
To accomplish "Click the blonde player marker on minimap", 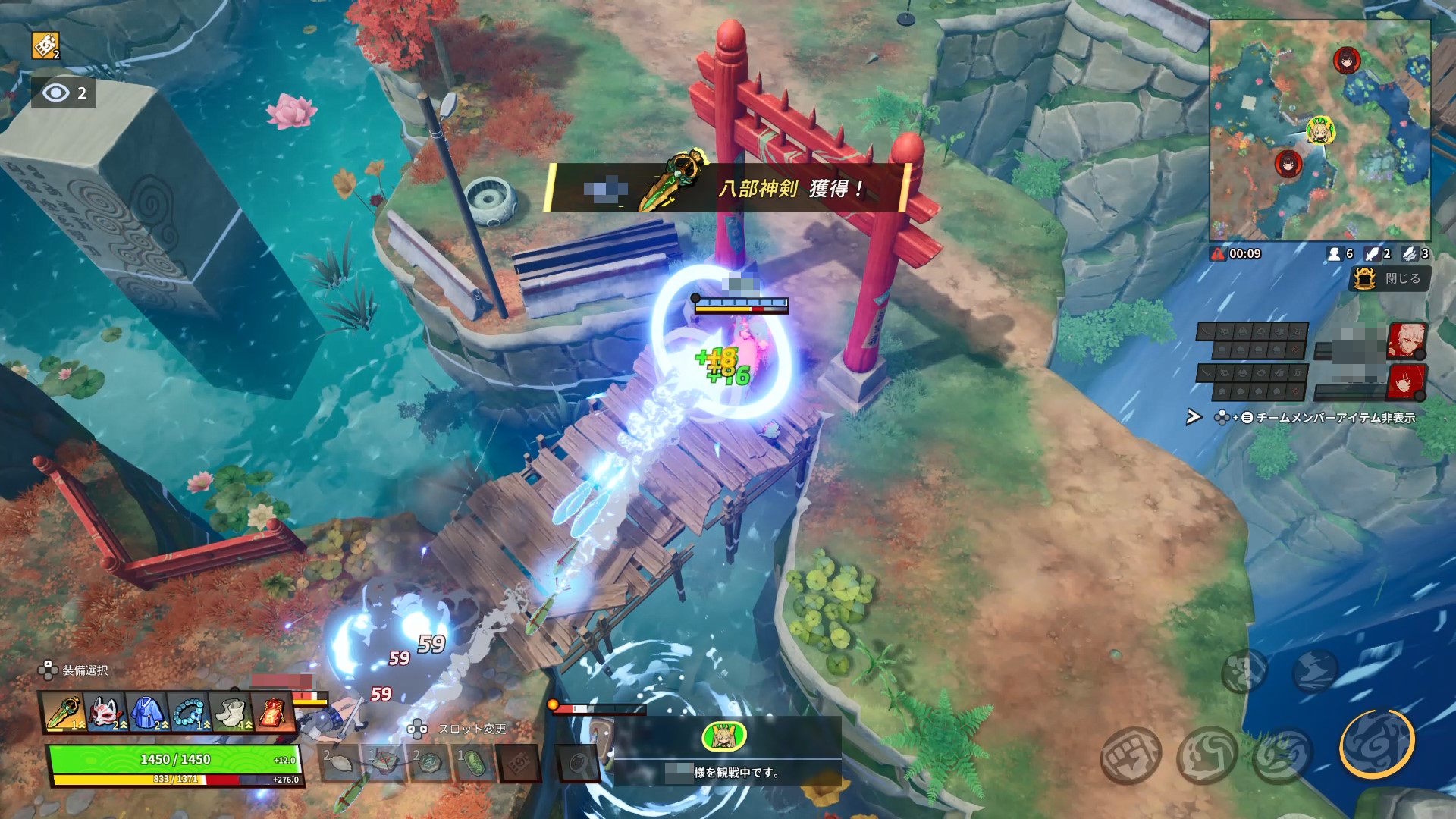I will point(1320,131).
